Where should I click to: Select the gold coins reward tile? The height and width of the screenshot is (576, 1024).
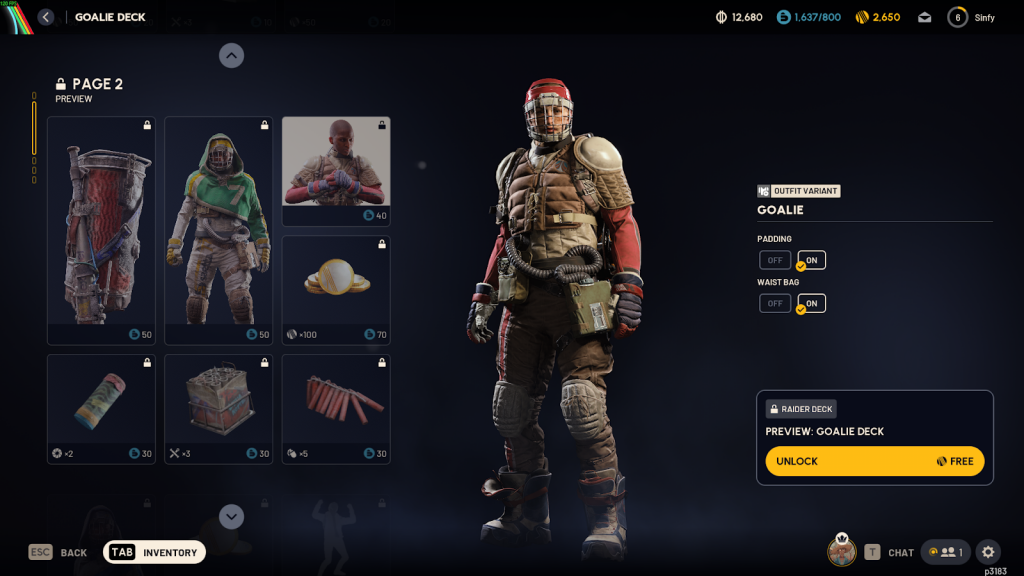click(336, 290)
